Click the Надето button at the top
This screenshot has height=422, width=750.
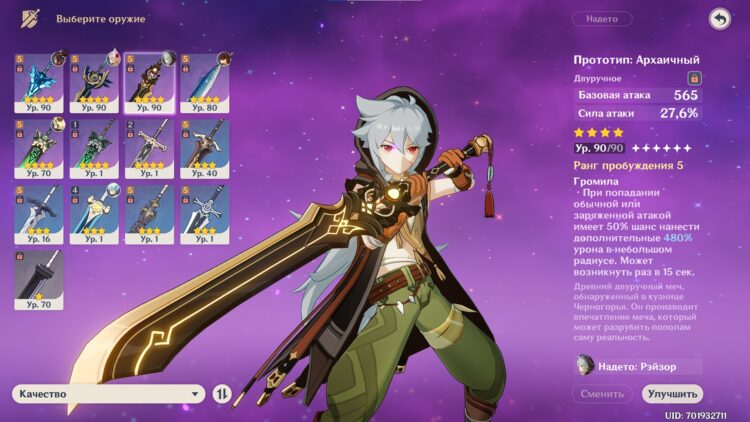click(602, 19)
